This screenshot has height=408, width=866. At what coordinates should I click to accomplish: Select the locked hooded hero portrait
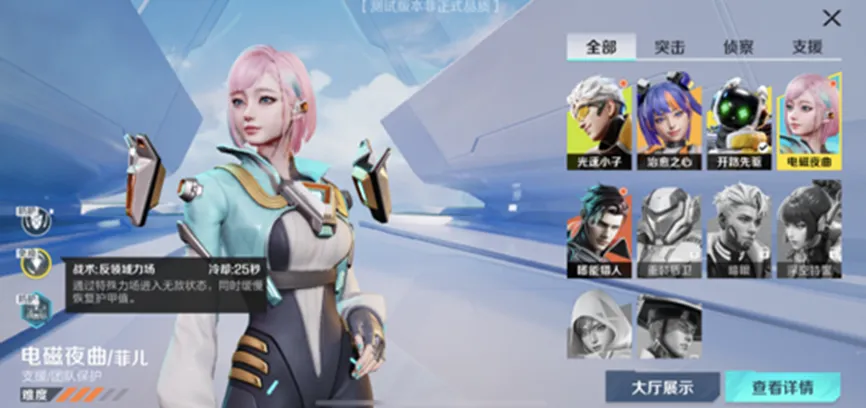(600, 326)
